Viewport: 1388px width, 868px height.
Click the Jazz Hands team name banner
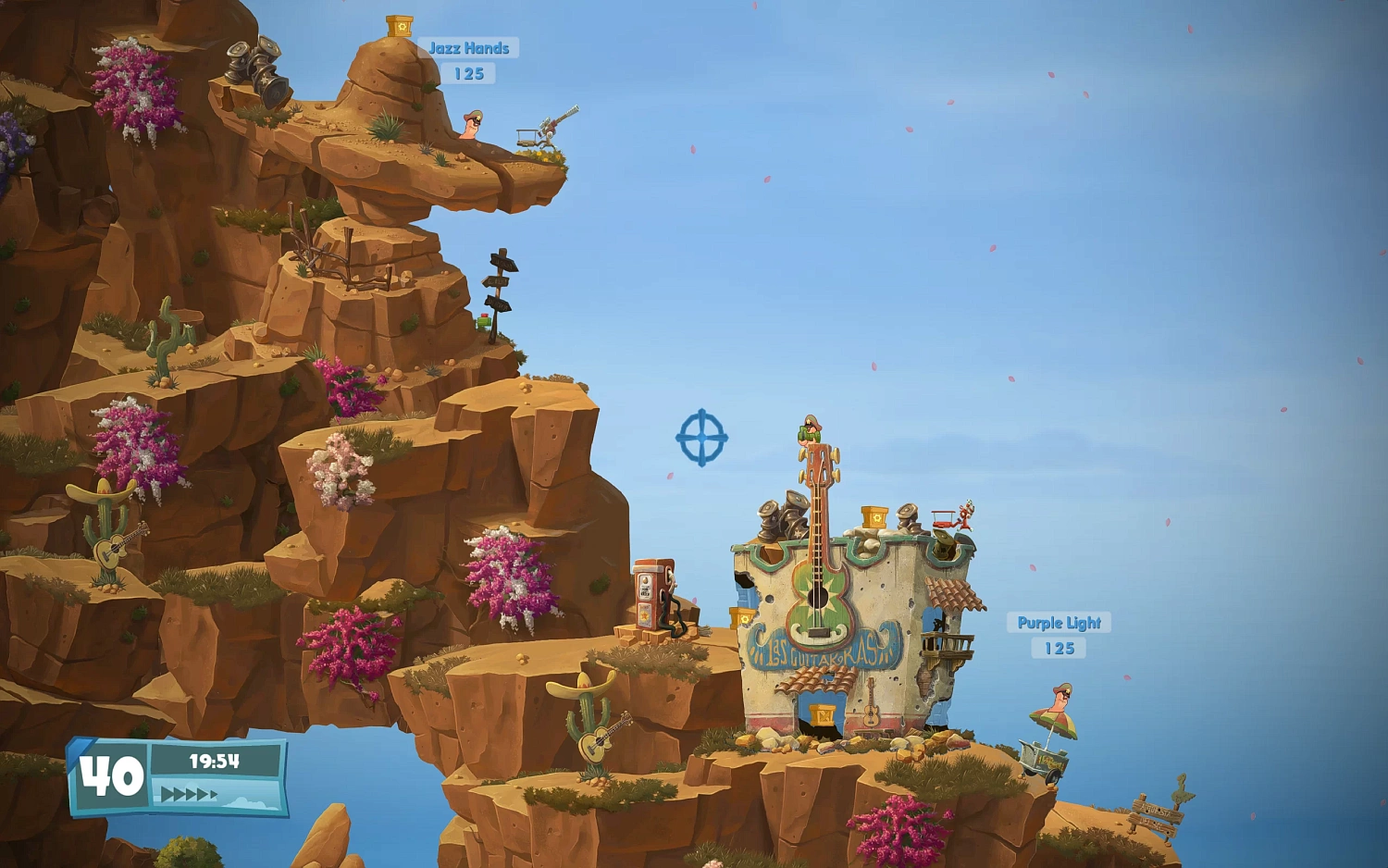tap(469, 48)
